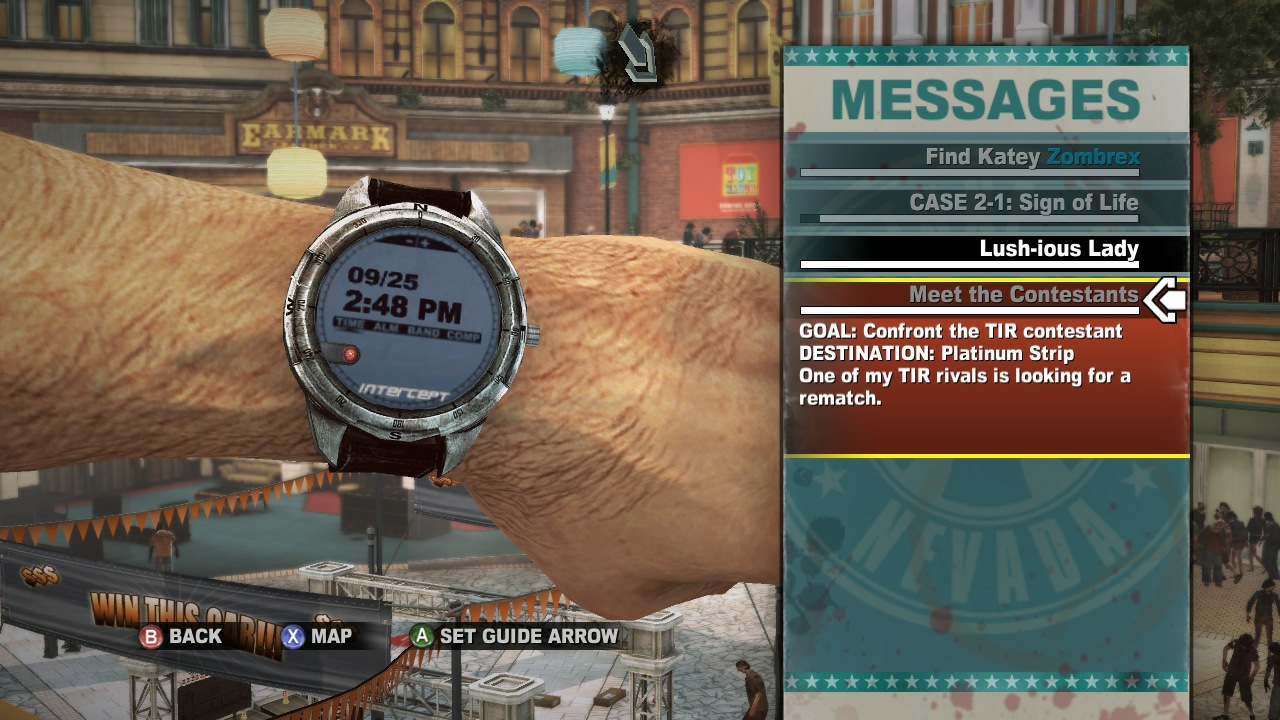Click the Intercept logo on the watch face
This screenshot has height=720, width=1280.
click(x=400, y=390)
